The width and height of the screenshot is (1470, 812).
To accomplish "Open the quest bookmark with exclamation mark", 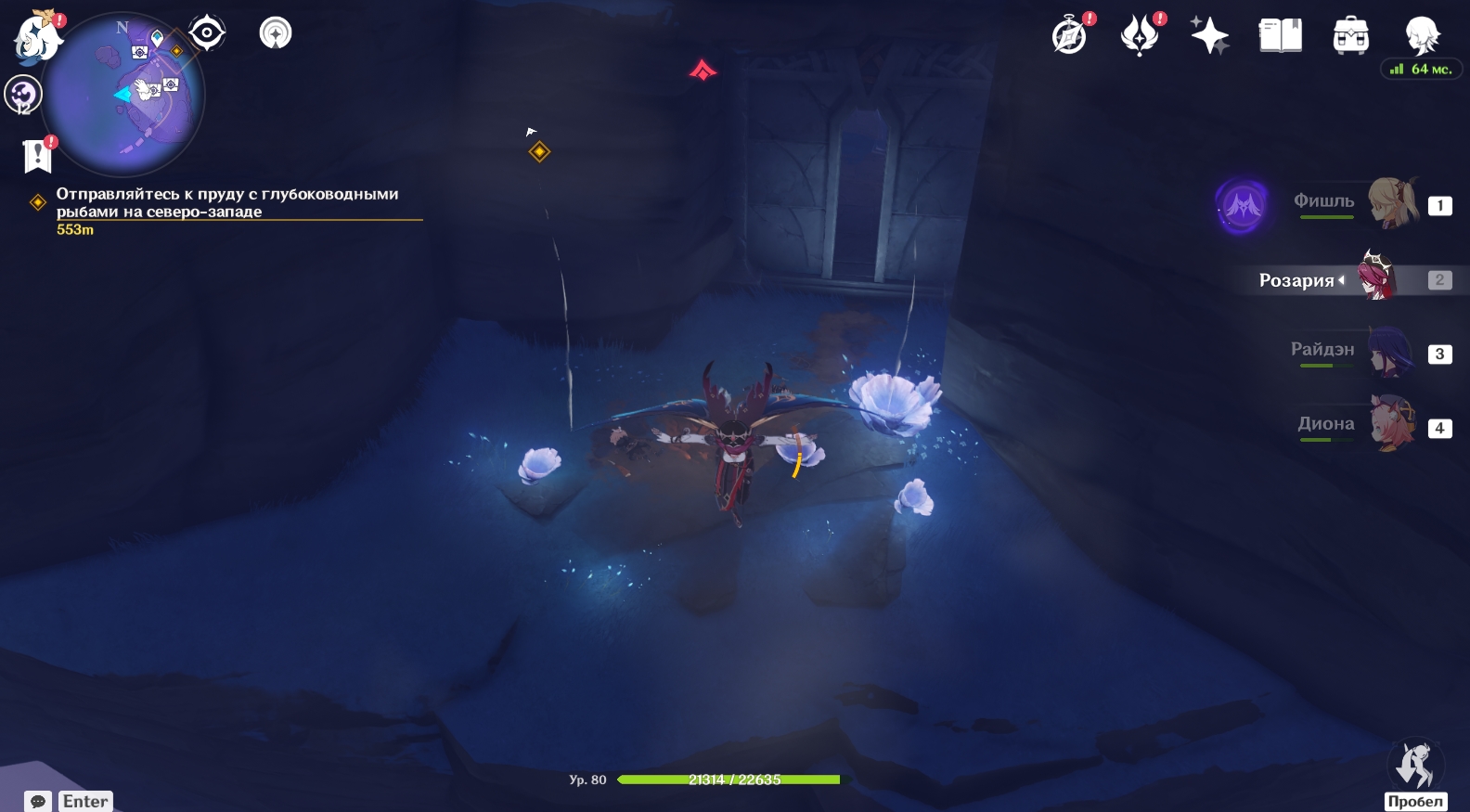I will tap(37, 156).
